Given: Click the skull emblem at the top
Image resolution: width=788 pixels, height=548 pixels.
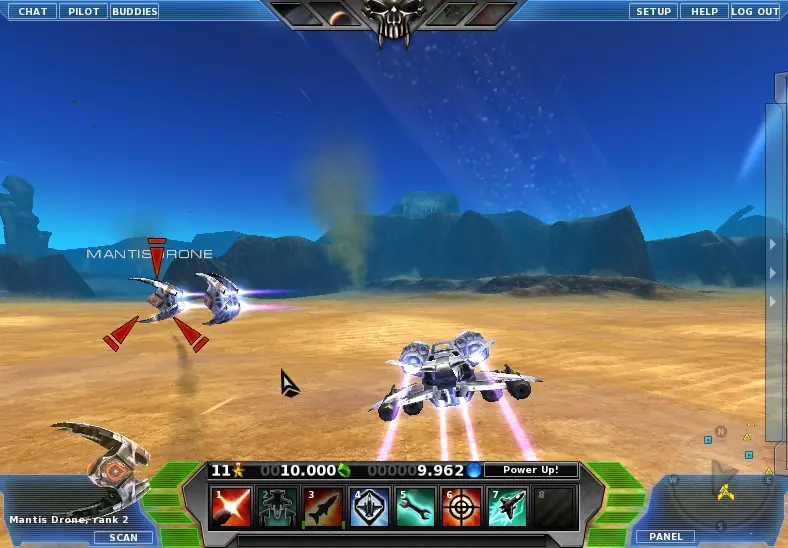Looking at the screenshot, I should point(393,20).
